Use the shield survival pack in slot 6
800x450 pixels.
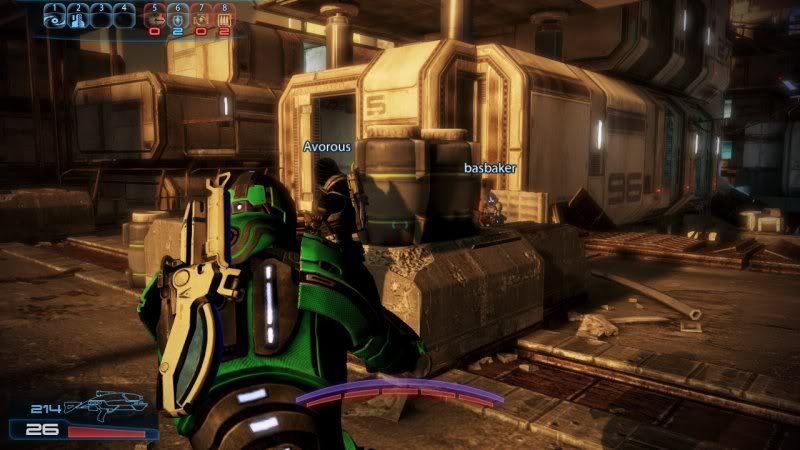[x=178, y=17]
